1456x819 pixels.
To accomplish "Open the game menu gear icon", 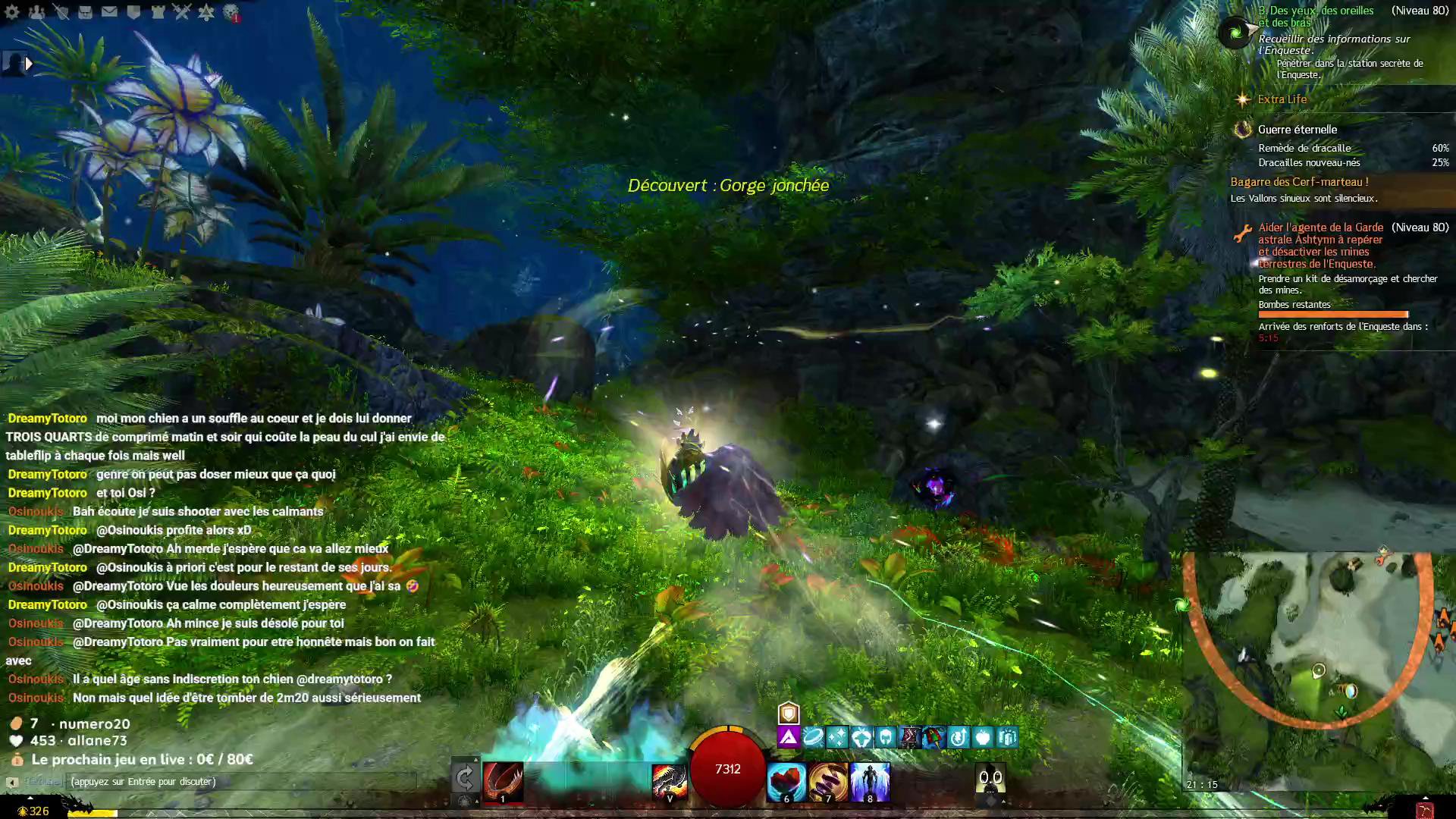I will tap(12, 11).
